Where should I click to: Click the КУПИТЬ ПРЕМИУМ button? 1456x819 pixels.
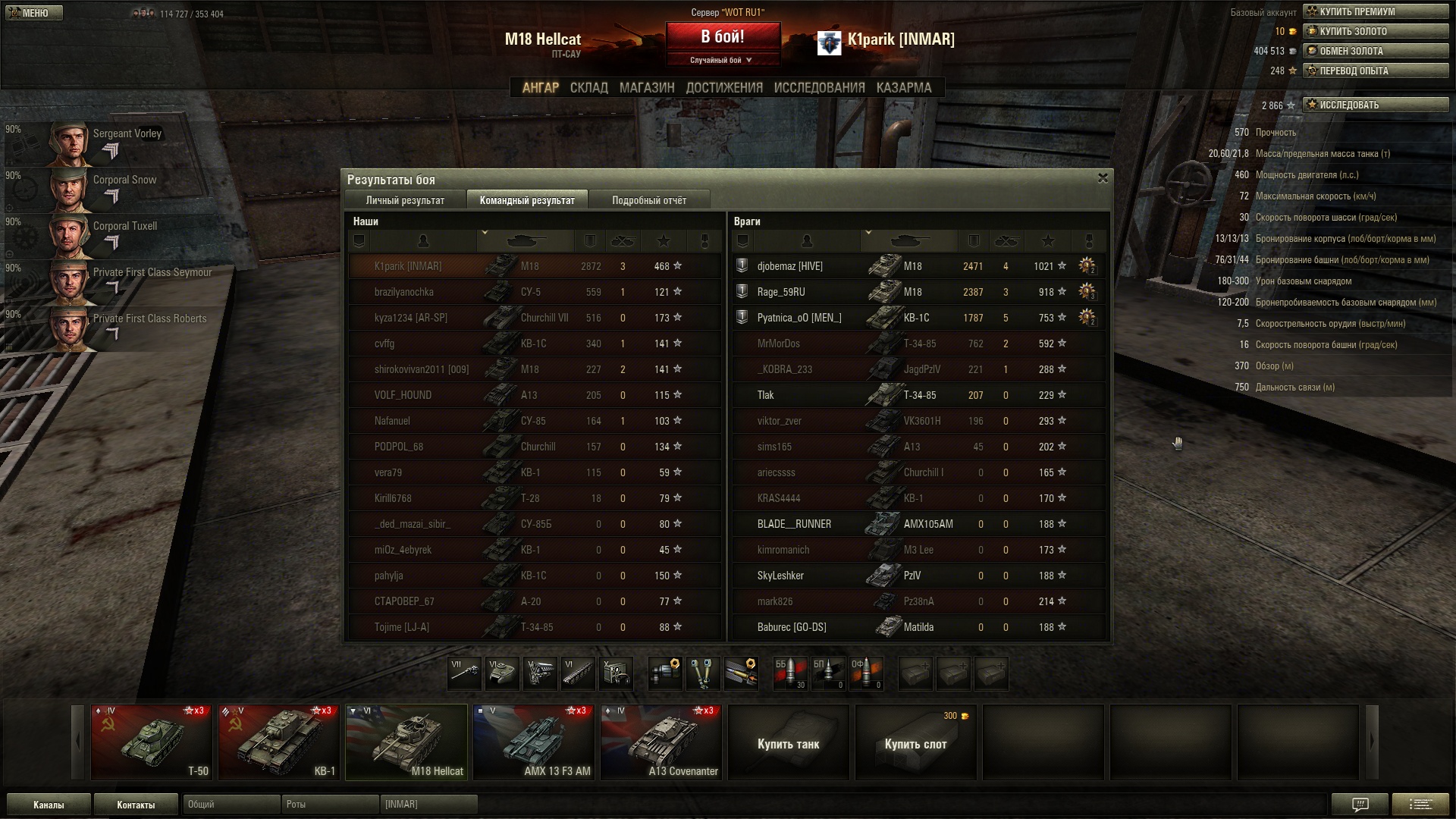(x=1375, y=11)
